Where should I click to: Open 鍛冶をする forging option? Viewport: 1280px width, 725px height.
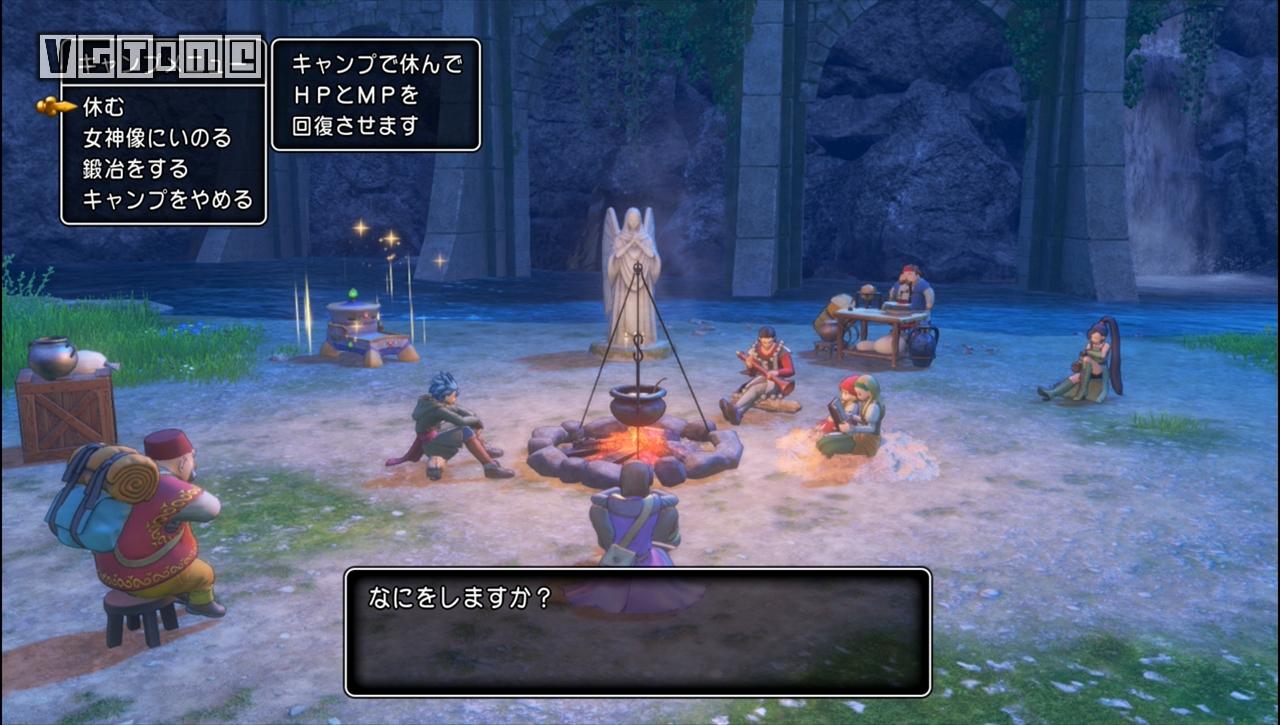pos(135,168)
